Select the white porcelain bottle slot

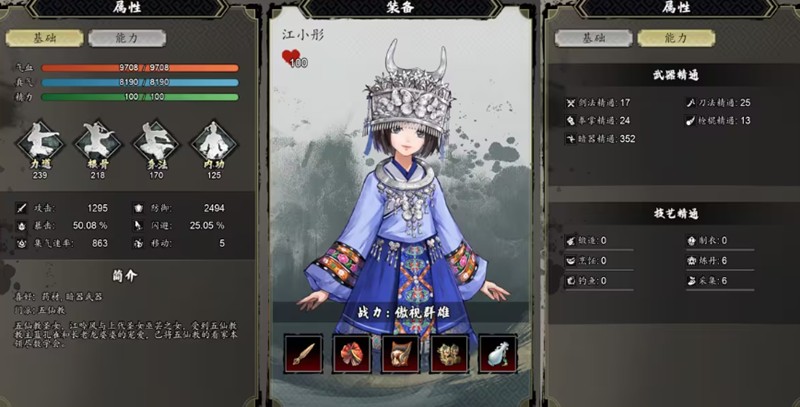pos(497,353)
